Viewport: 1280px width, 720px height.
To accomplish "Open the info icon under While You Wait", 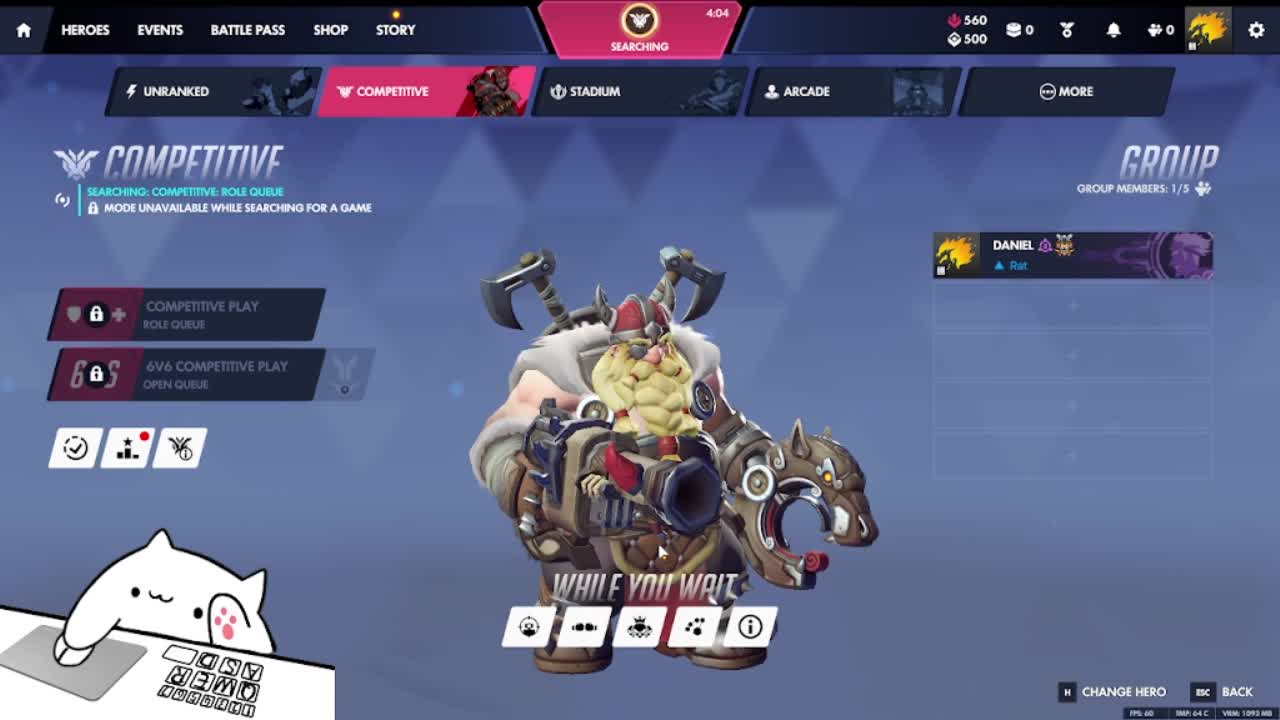I will (x=750, y=627).
